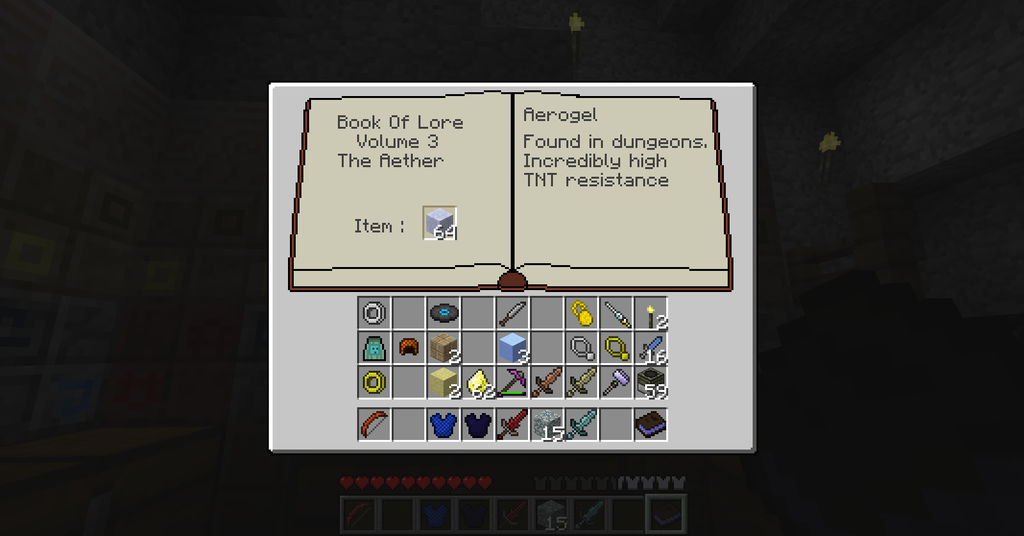This screenshot has height=536, width=1024.
Task: Pick the purple-headed pickaxe
Action: tap(512, 381)
